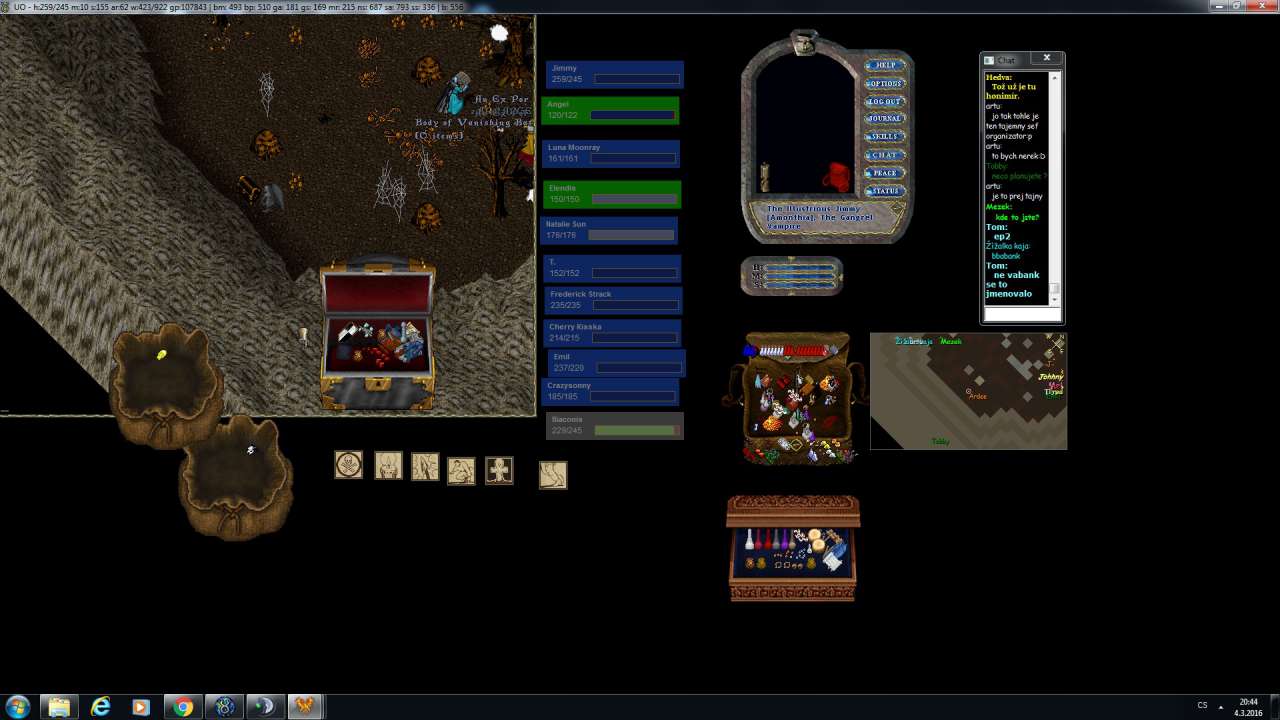Click the Log Out button
This screenshot has height=720, width=1280.
(885, 102)
